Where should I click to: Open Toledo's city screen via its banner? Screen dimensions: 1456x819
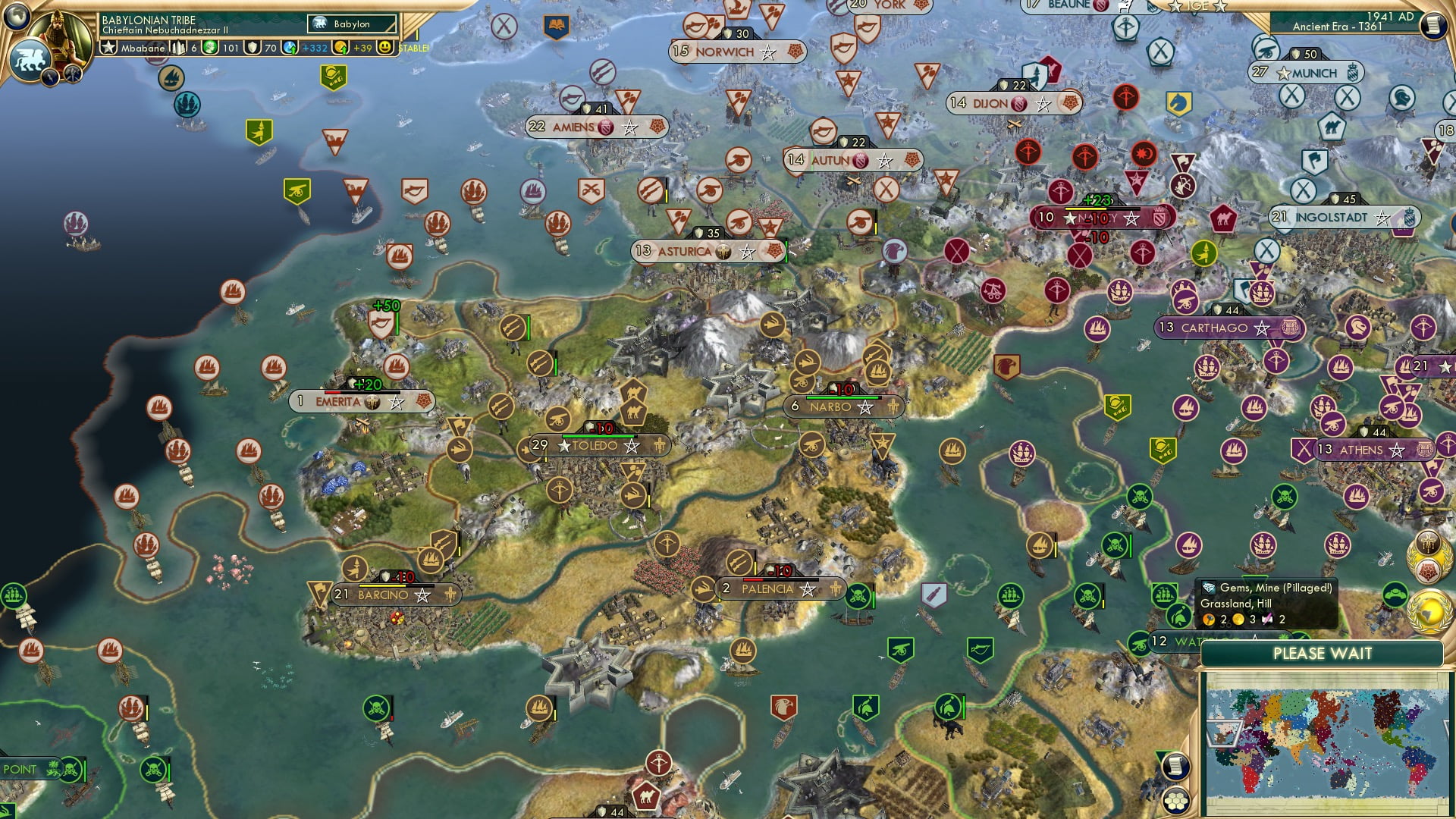pyautogui.click(x=594, y=447)
